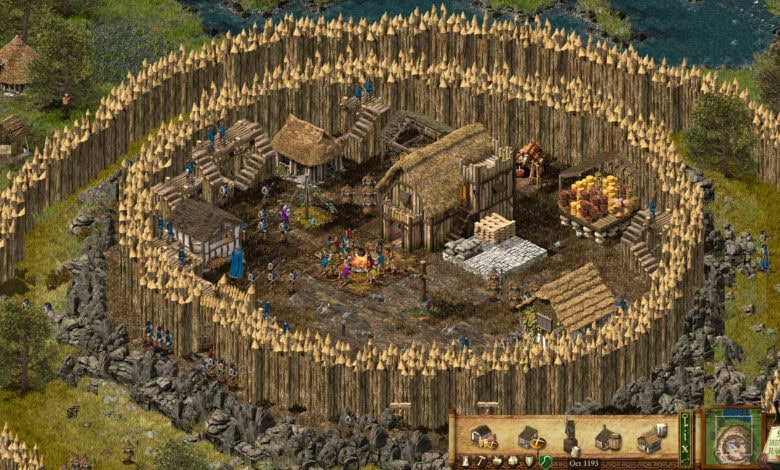Viewport: 780px width, 470px height.
Task: Switch to the apple farm category
Action: (497, 461)
